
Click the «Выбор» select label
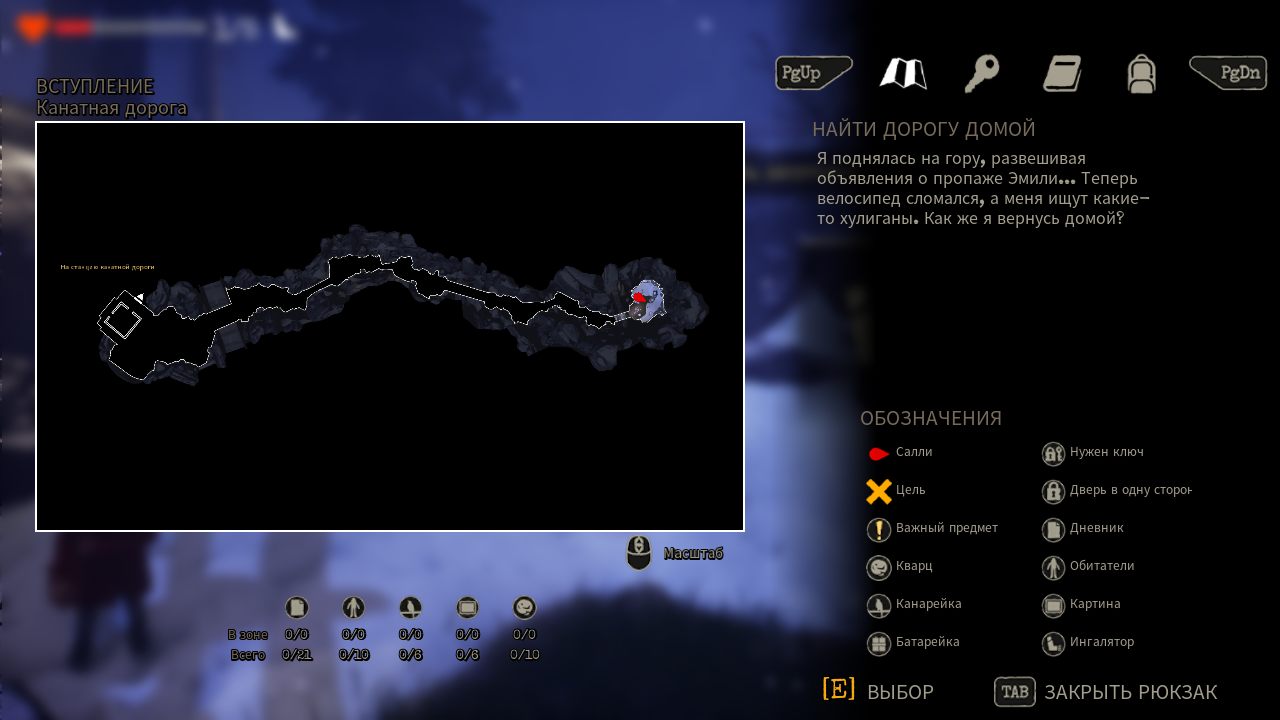point(900,692)
